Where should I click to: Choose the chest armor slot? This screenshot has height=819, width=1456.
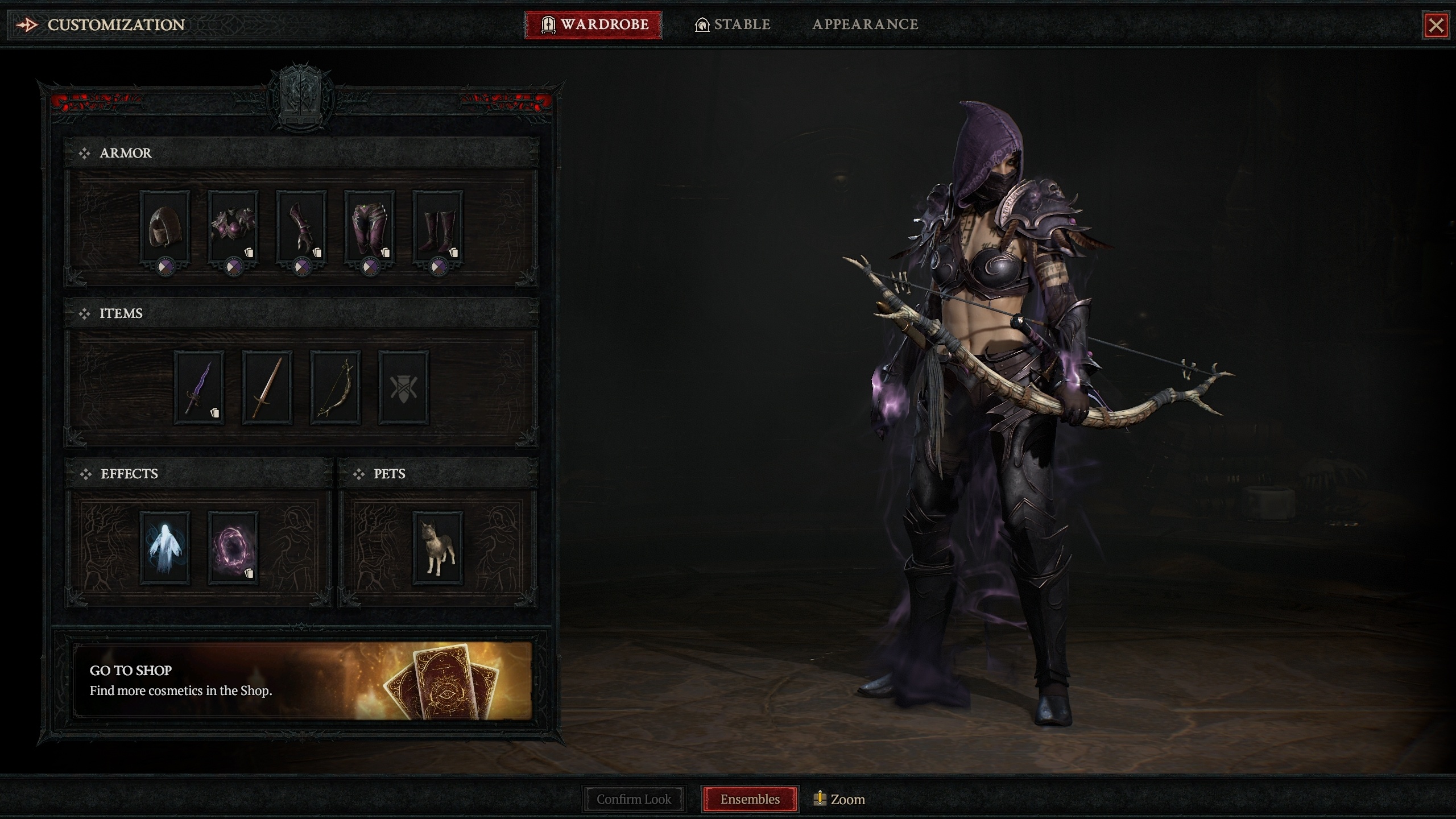(233, 226)
